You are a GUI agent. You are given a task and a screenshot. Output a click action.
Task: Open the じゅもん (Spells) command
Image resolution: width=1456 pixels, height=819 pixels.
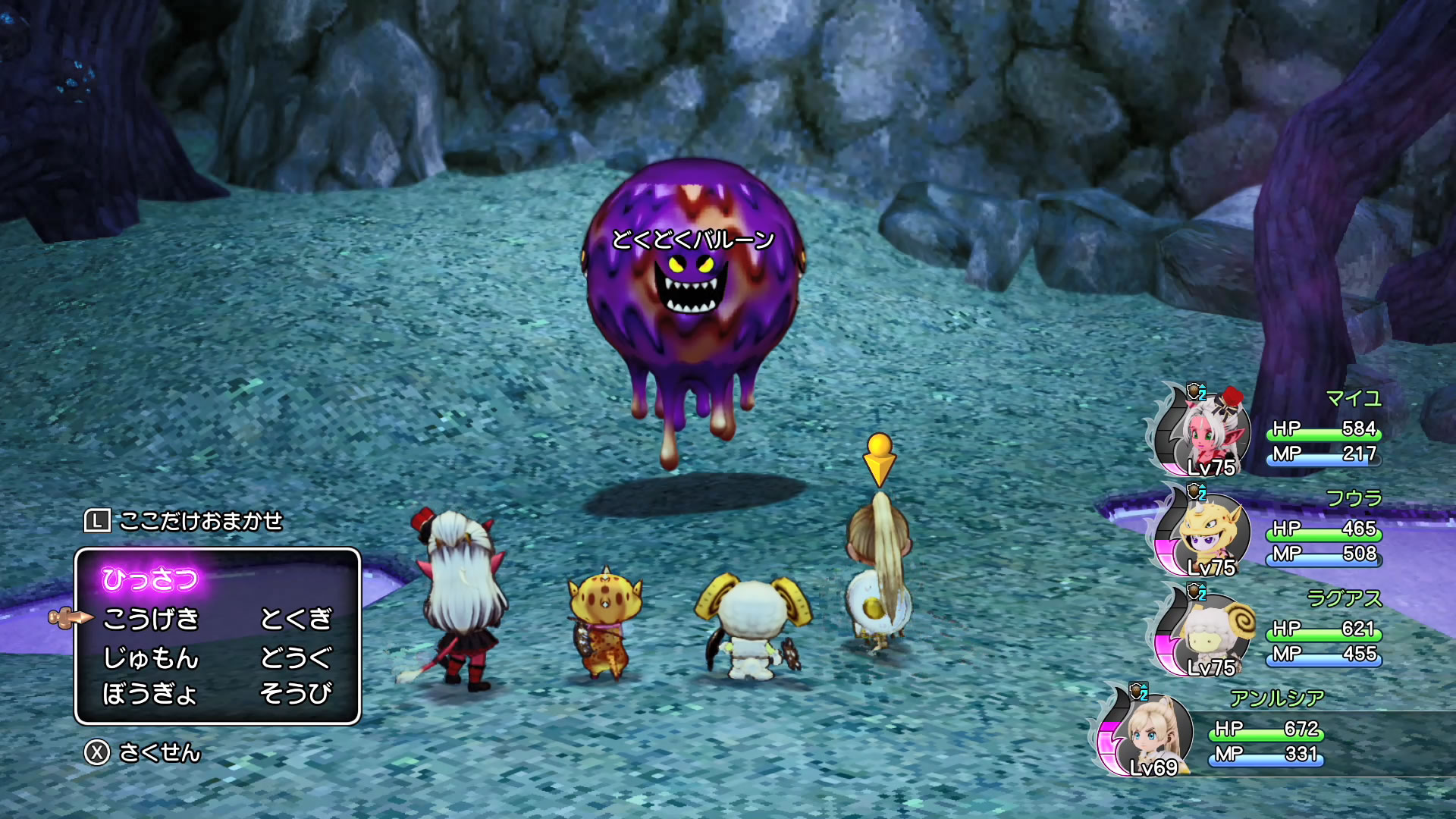[x=151, y=657]
